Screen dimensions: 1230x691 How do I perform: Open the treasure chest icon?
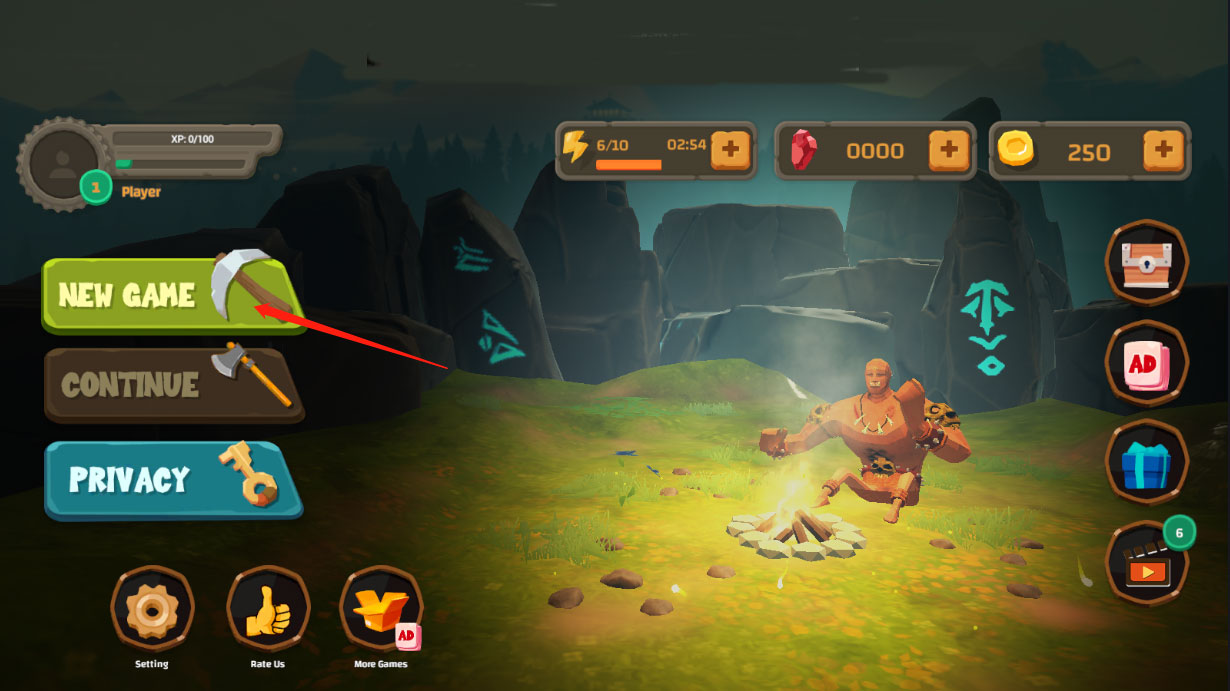(1146, 262)
